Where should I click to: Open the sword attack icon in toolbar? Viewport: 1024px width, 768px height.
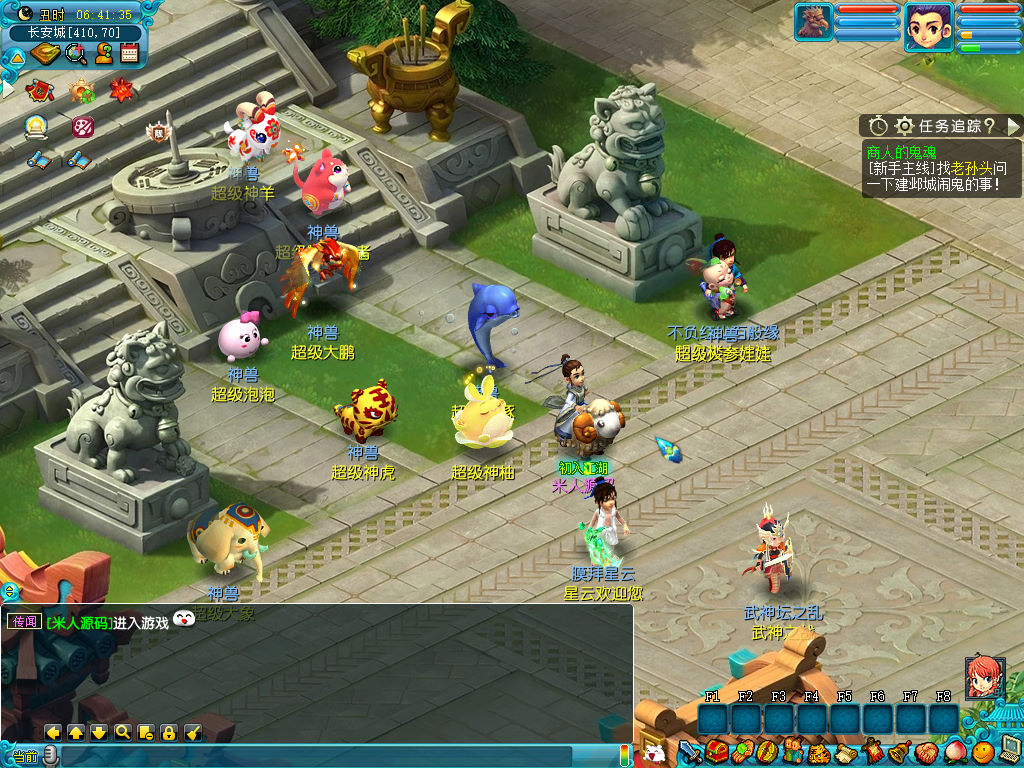point(691,750)
